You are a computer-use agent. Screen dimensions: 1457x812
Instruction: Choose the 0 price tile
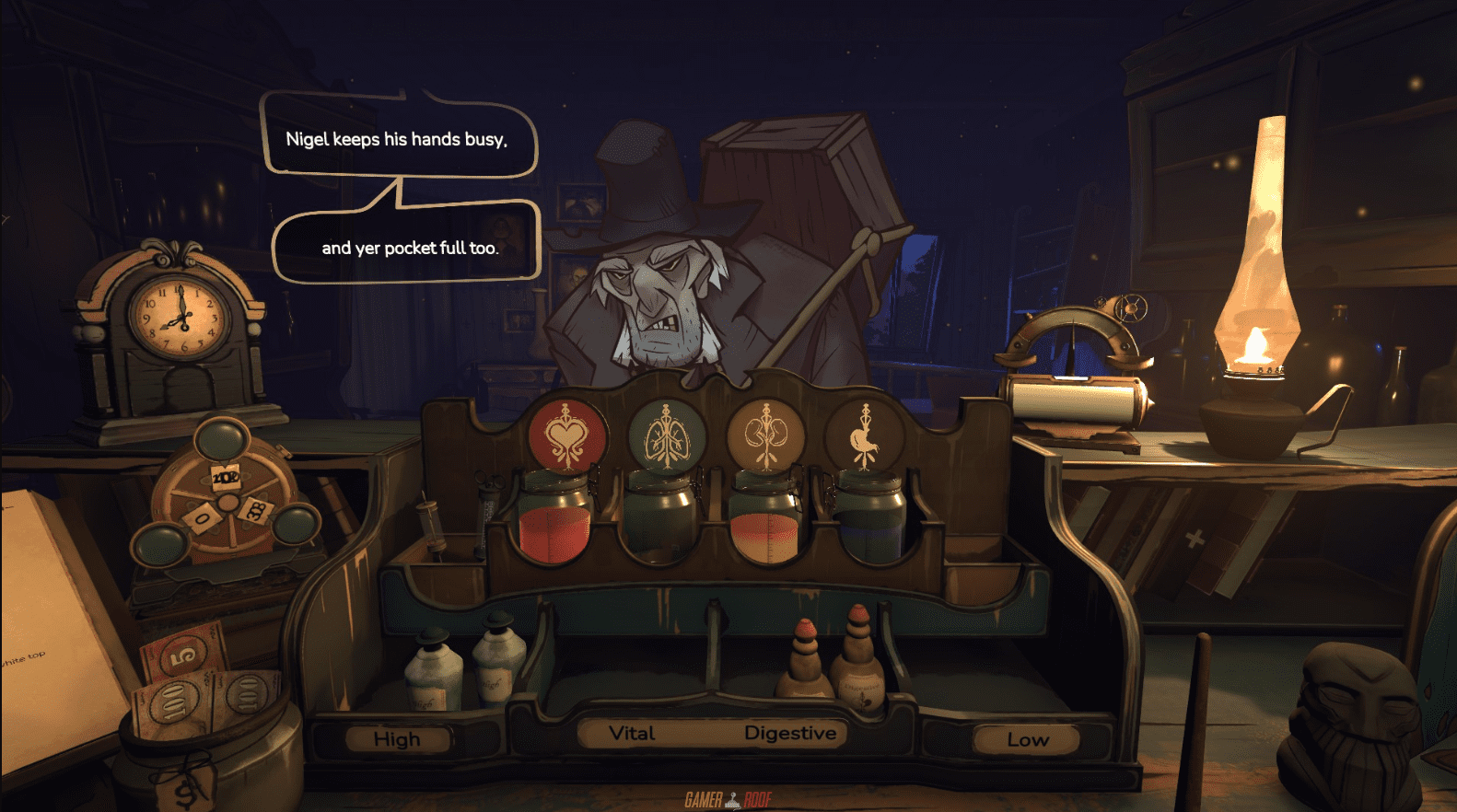201,520
